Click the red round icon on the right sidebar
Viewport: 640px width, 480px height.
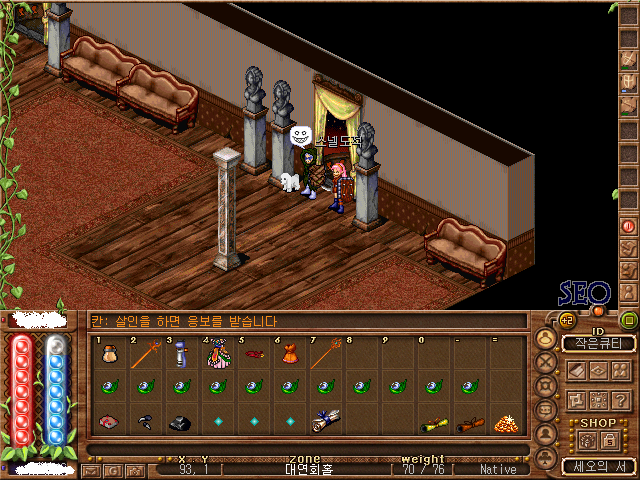tap(628, 226)
